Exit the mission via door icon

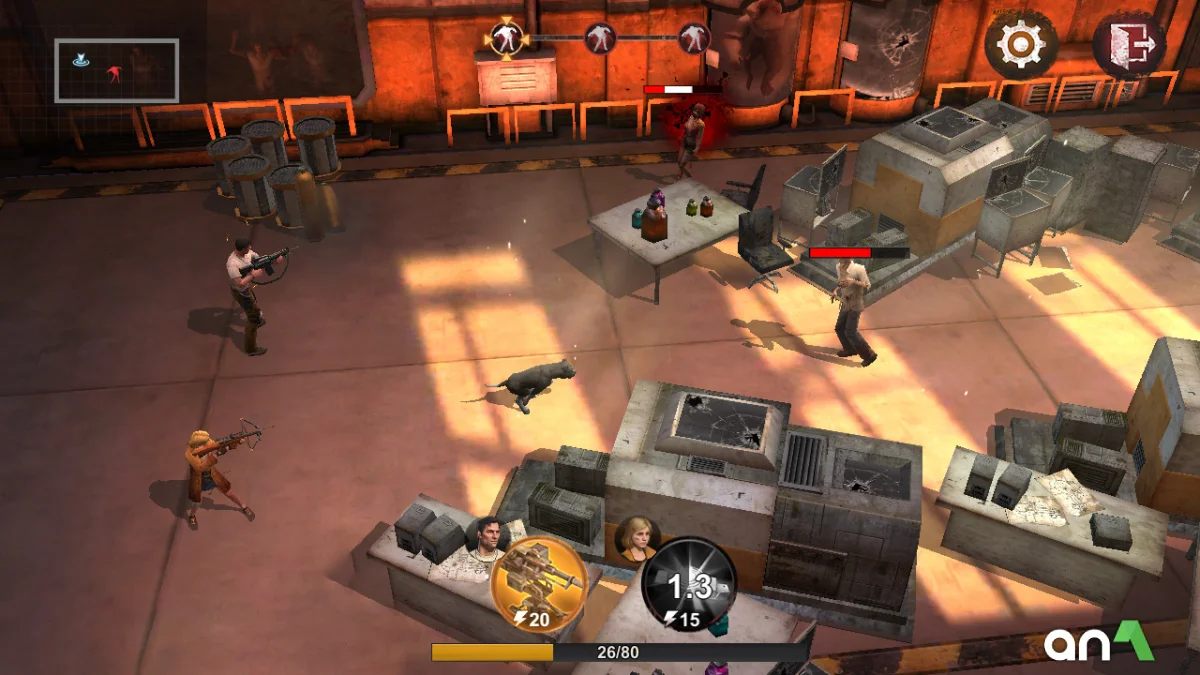tap(1129, 45)
